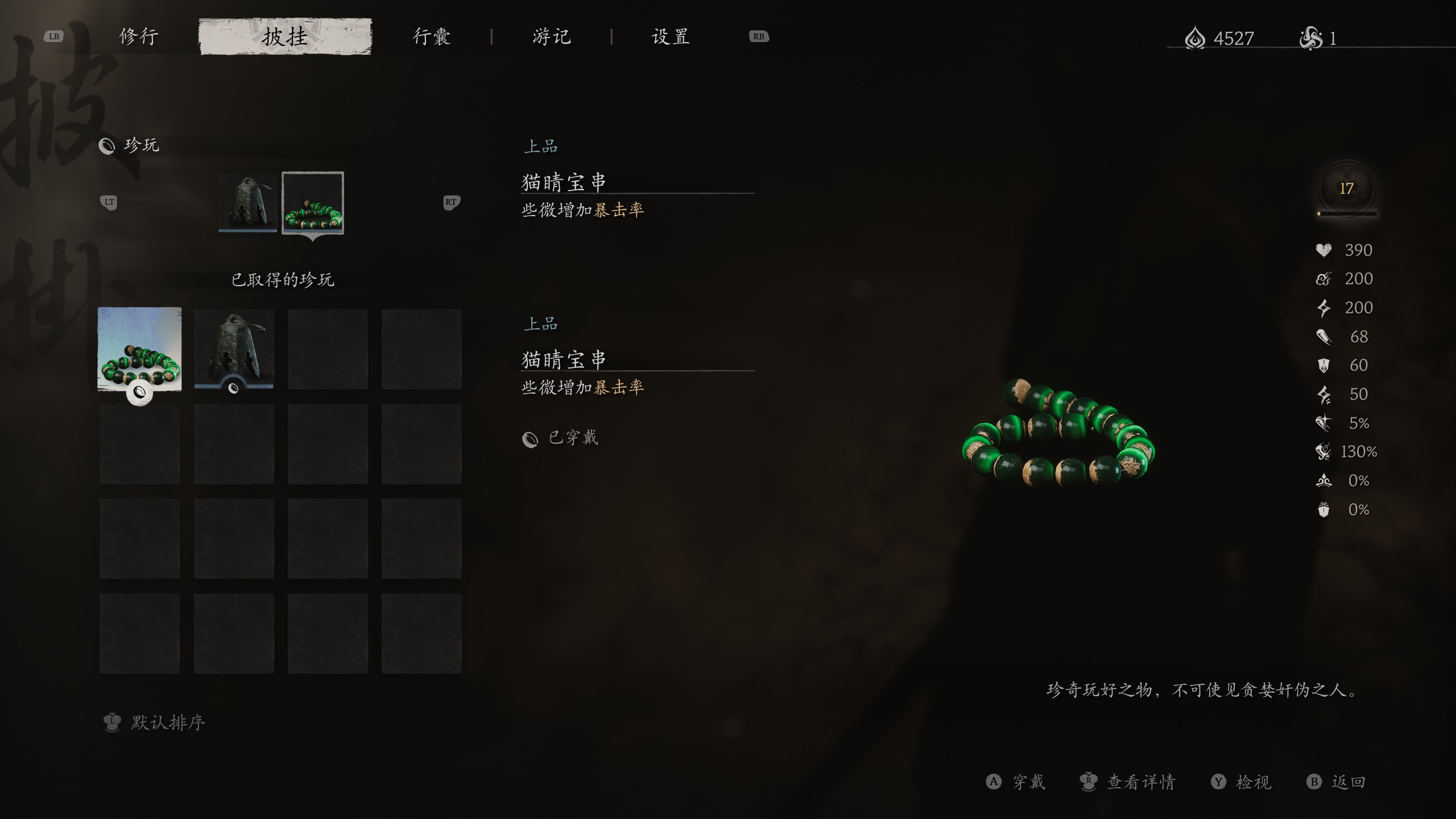
Task: Select the equipped bronze bell curio slot
Action: [248, 202]
